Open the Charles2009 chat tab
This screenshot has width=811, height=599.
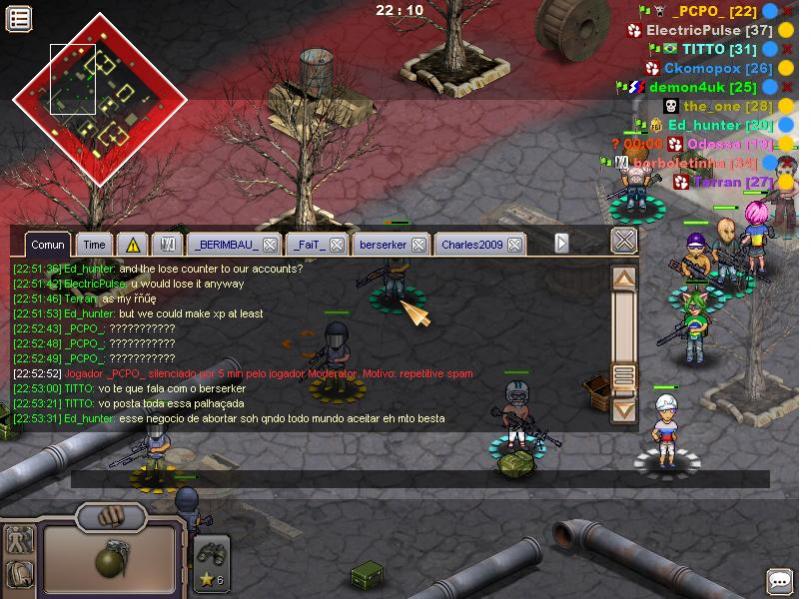[472, 244]
